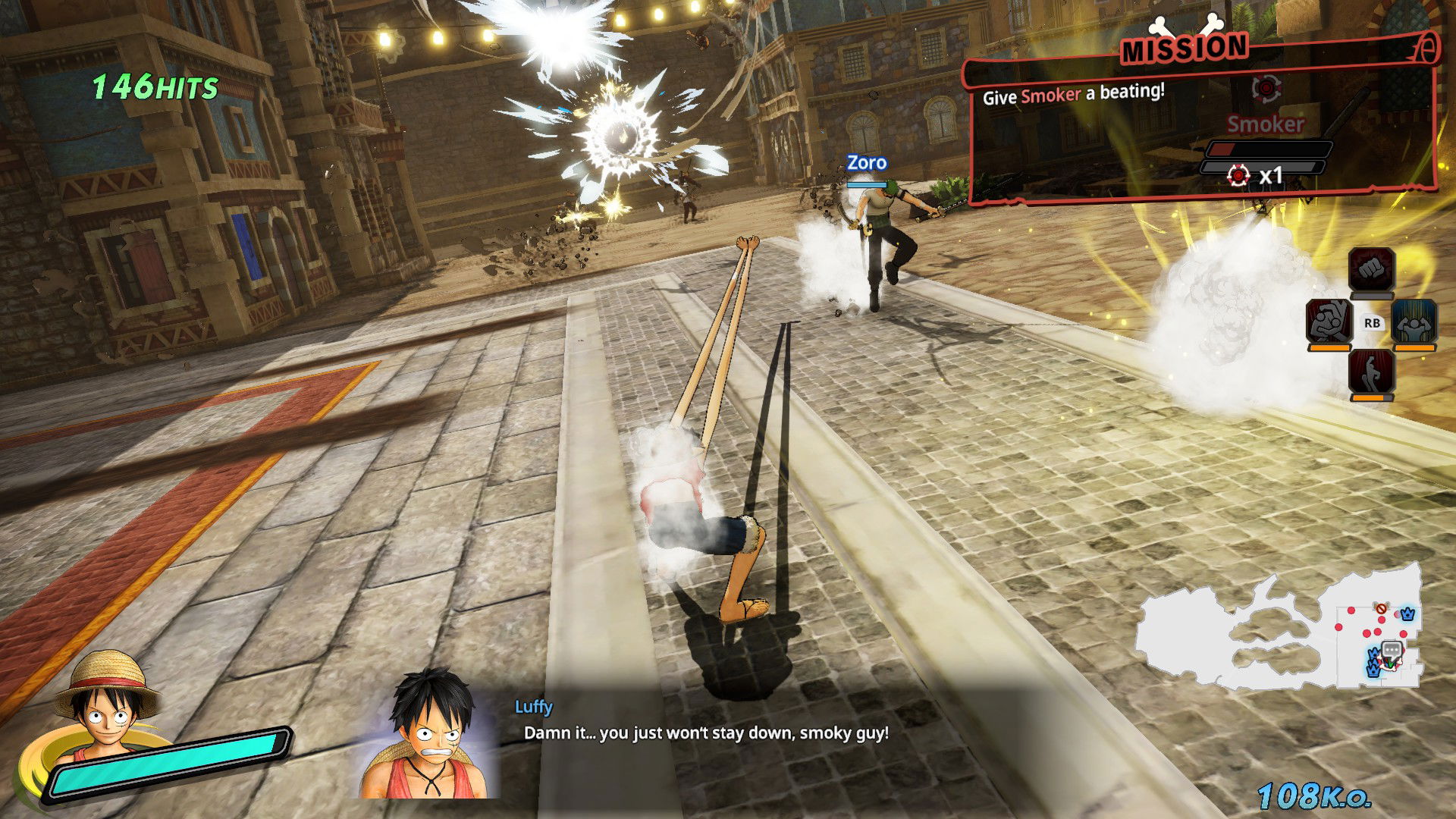Click the no-entry sign on the minimap
1456x819 pixels.
1381,609
